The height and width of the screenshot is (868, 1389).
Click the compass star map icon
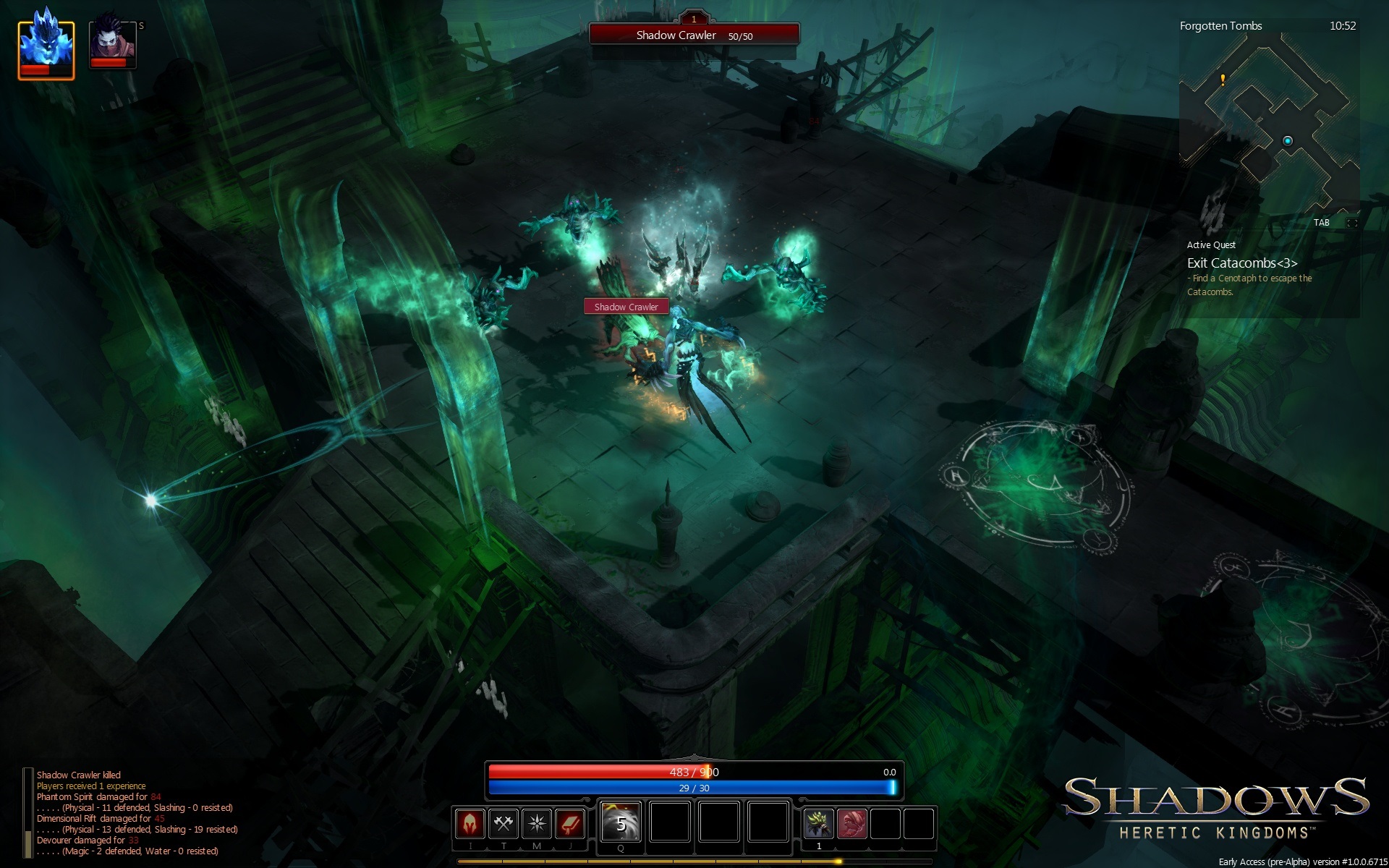pyautogui.click(x=537, y=823)
